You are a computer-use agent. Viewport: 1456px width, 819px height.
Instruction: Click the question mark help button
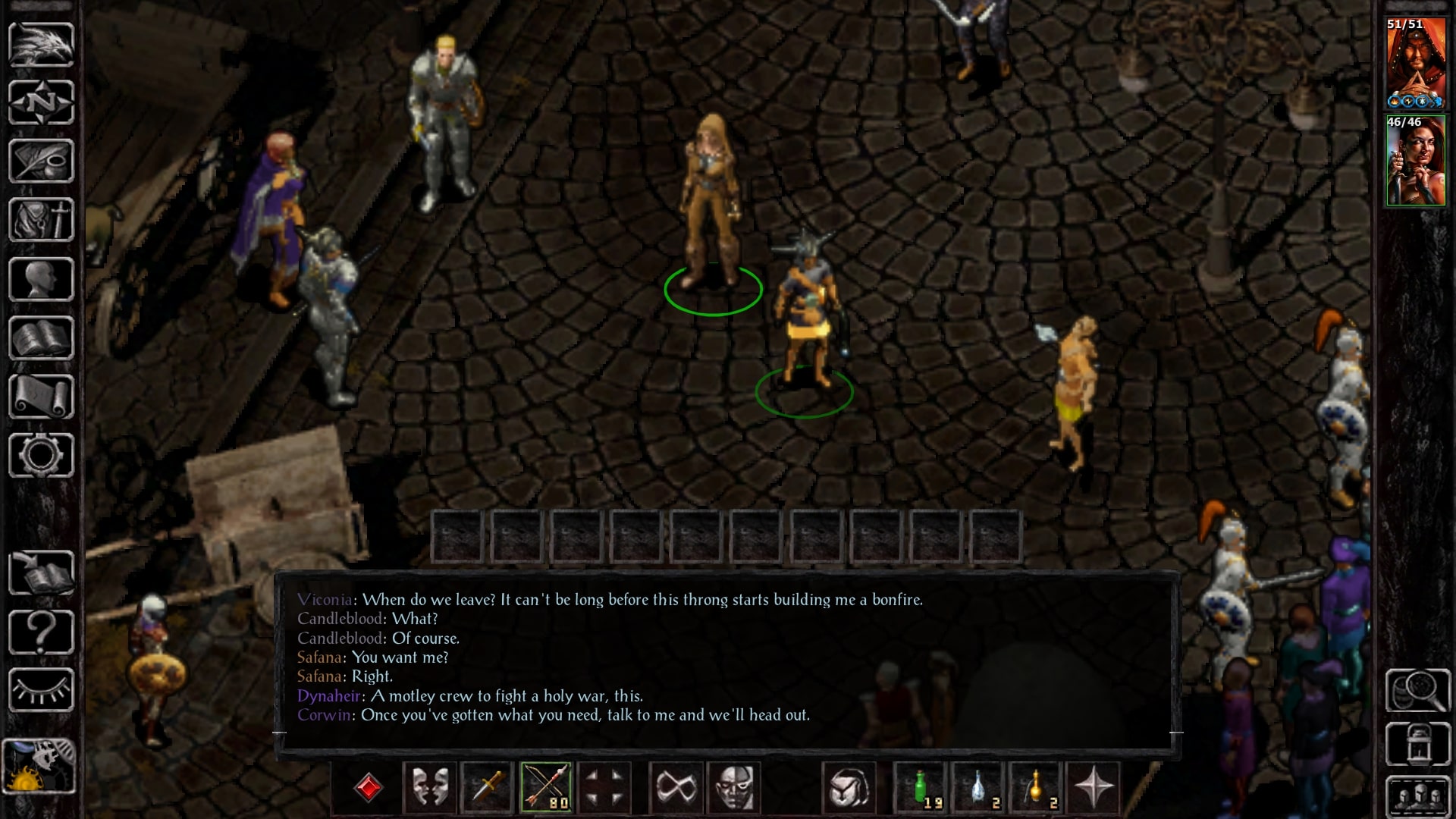41,632
